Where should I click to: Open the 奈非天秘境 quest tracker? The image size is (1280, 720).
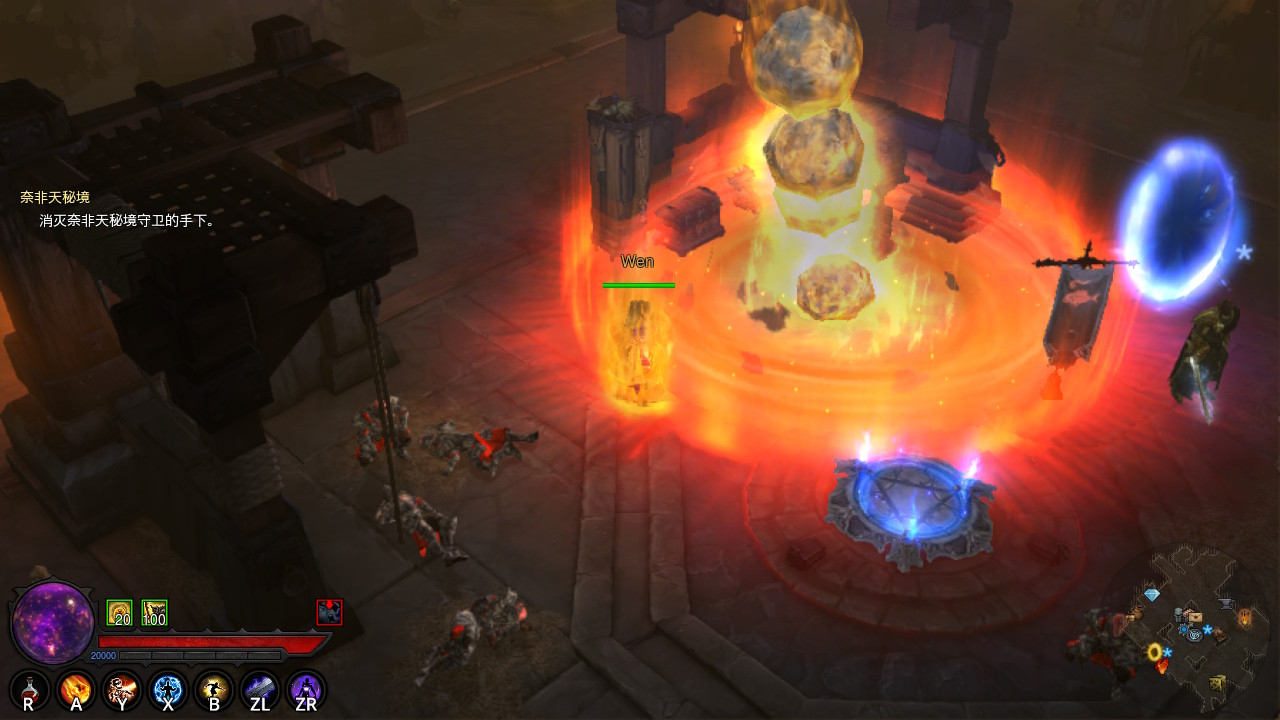(55, 197)
